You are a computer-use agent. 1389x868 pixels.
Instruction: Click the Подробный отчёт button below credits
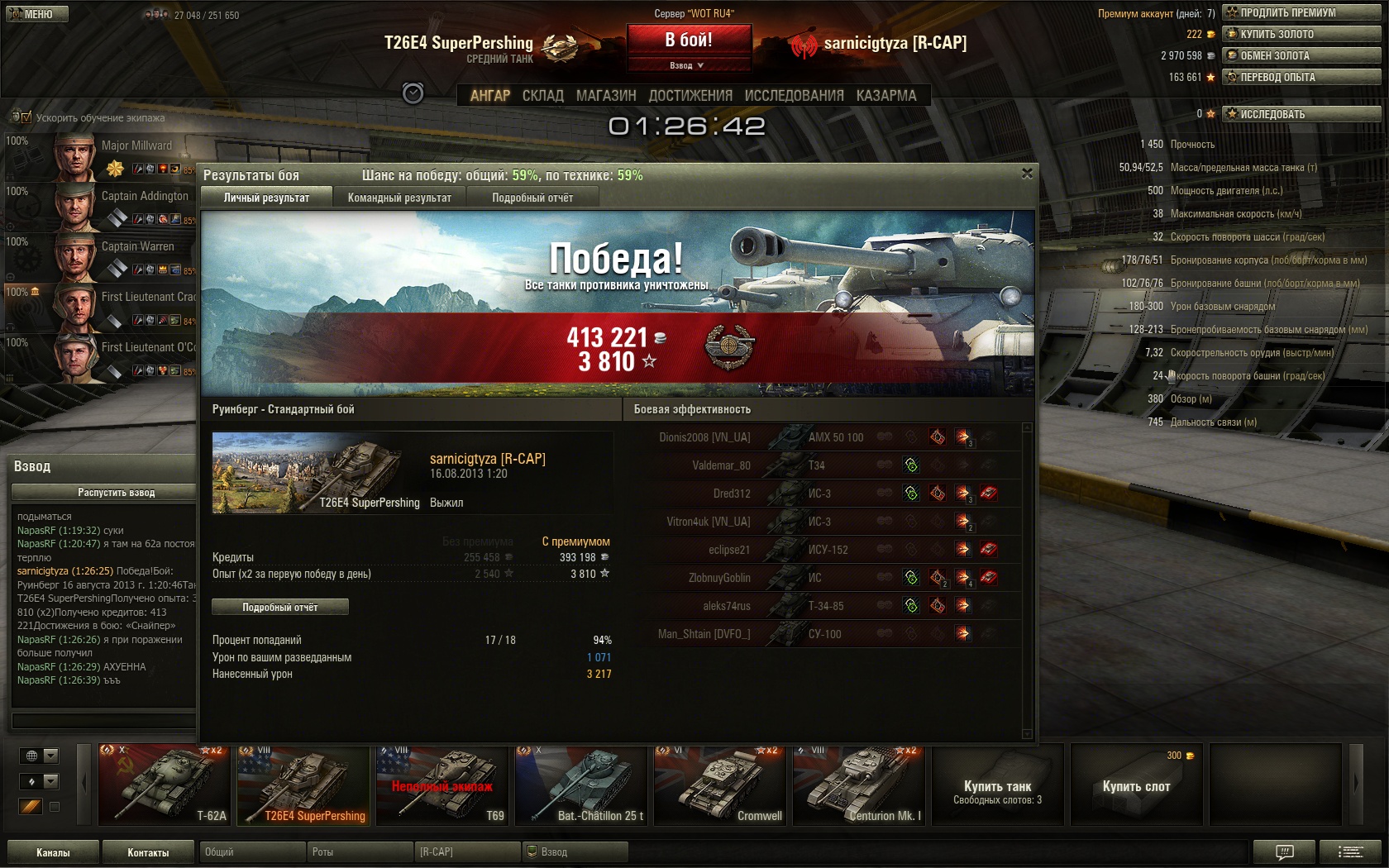(x=279, y=608)
